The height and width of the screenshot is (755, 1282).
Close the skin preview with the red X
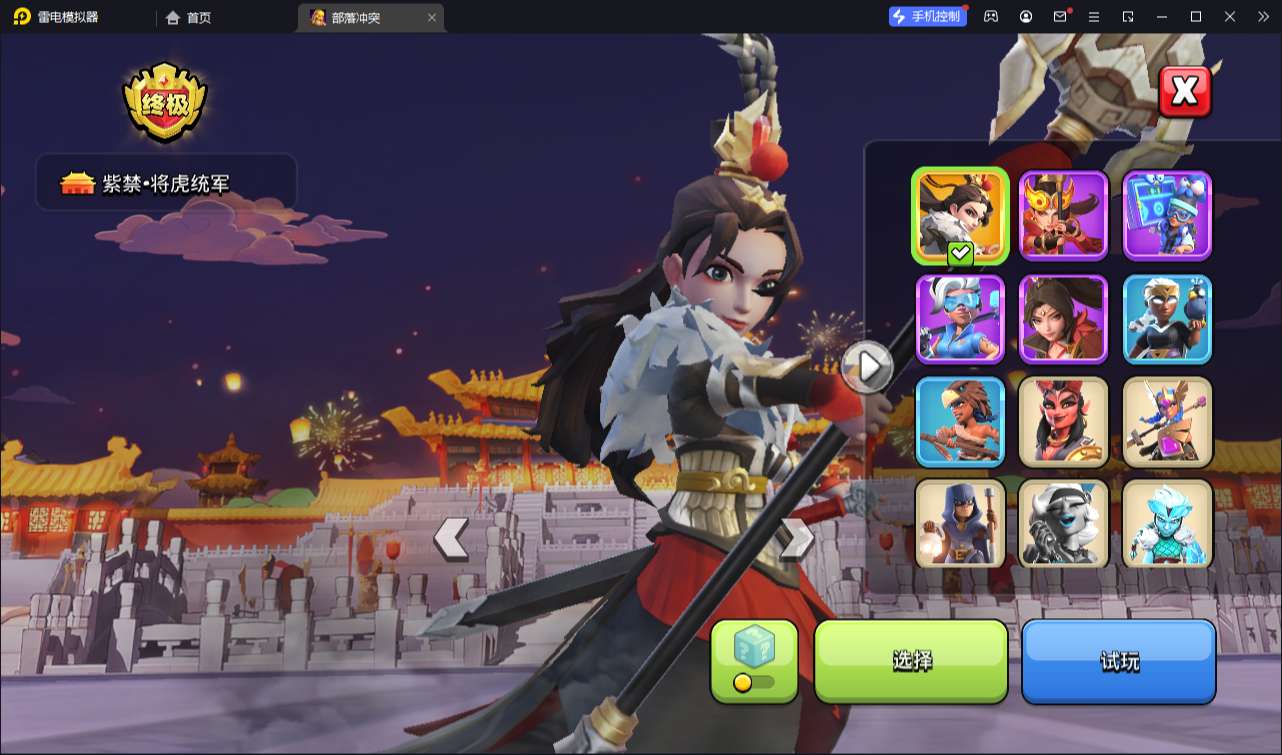[1184, 92]
